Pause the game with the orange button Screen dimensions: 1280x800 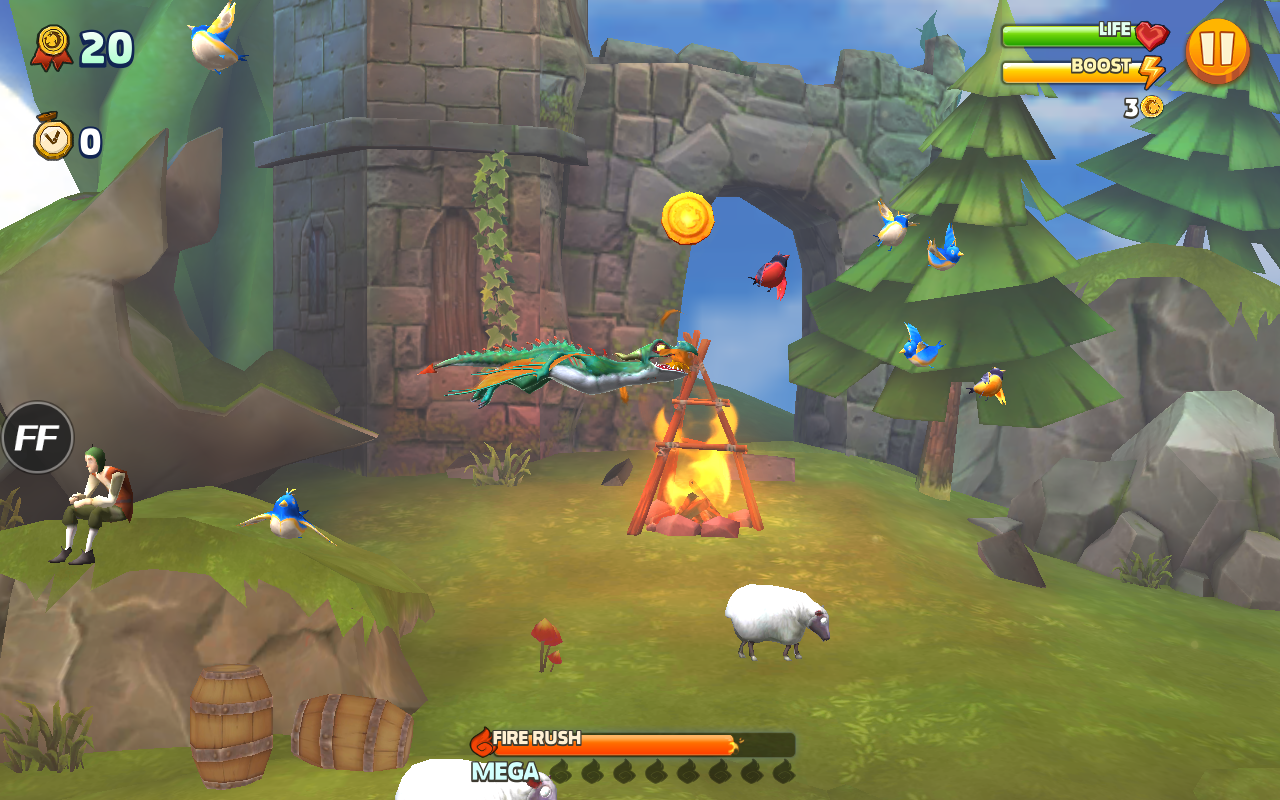(x=1217, y=50)
